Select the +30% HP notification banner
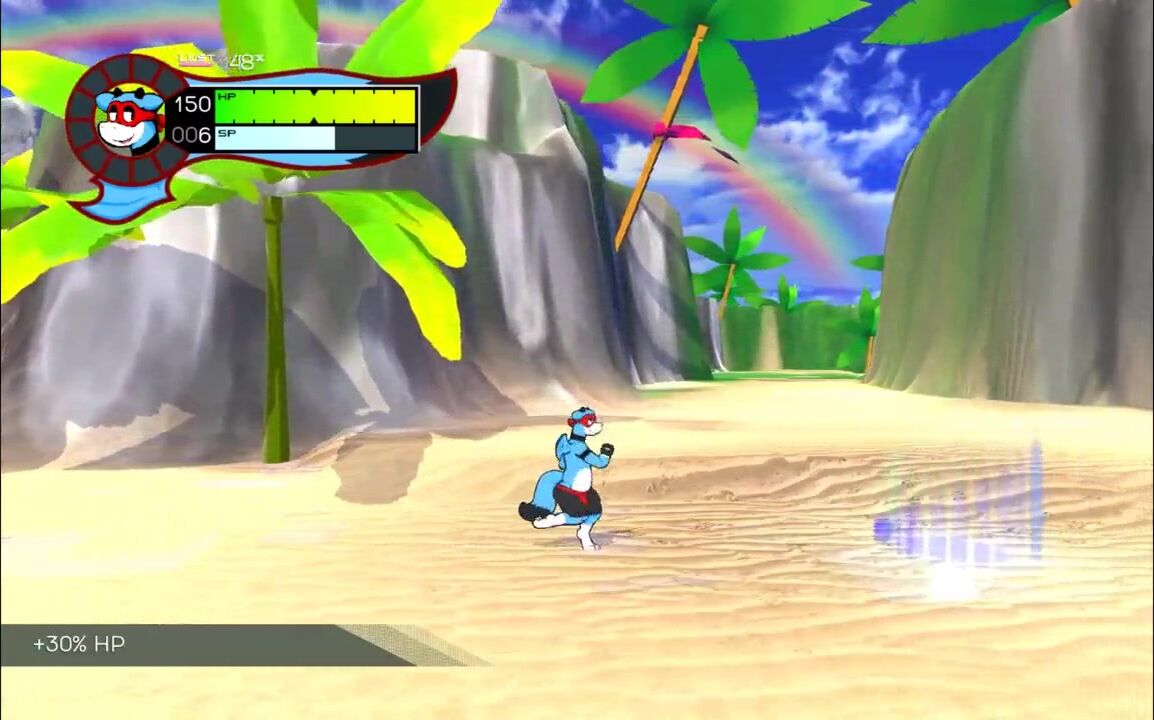The image size is (1154, 720). click(200, 645)
